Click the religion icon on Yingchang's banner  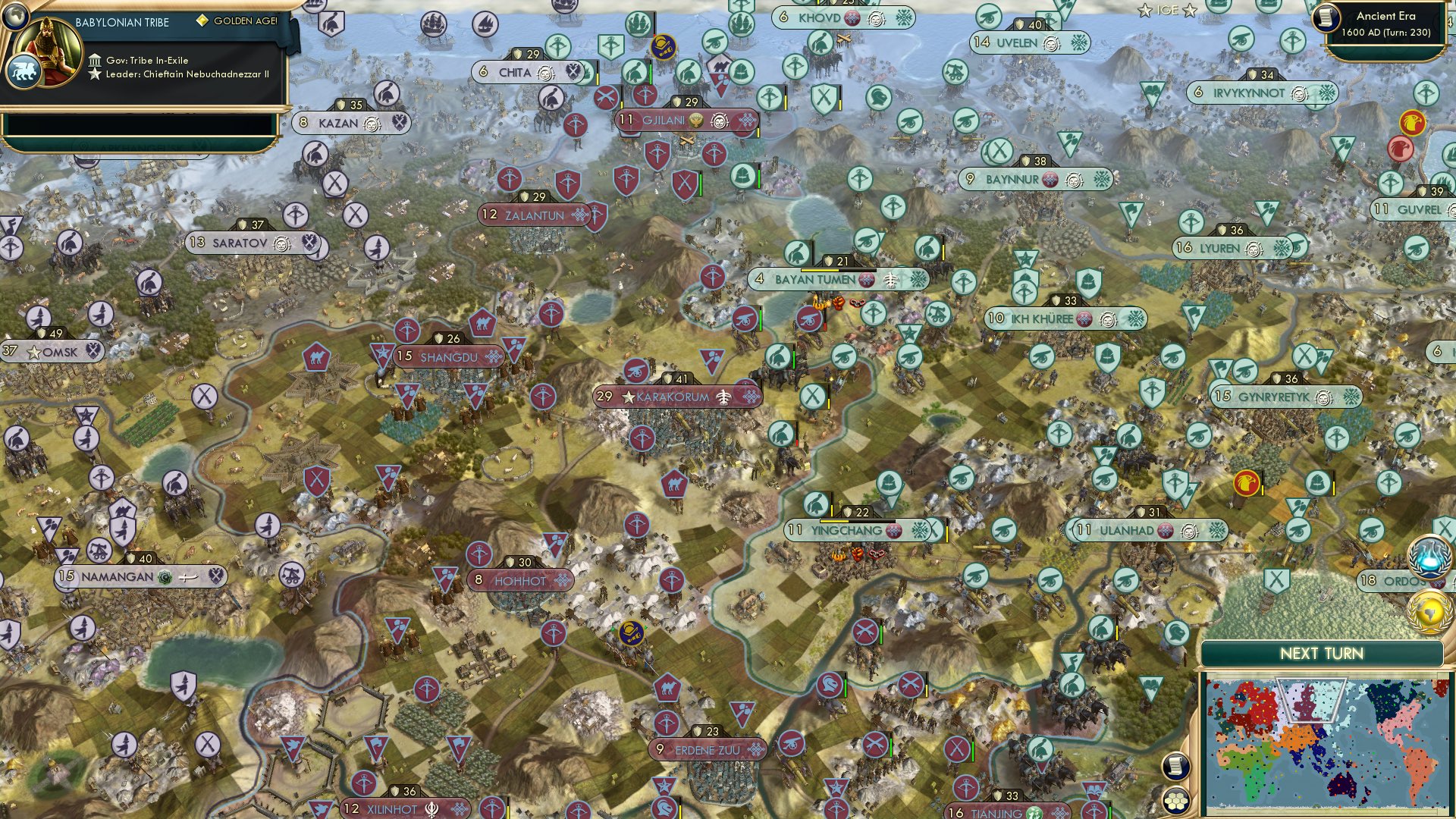[x=893, y=532]
